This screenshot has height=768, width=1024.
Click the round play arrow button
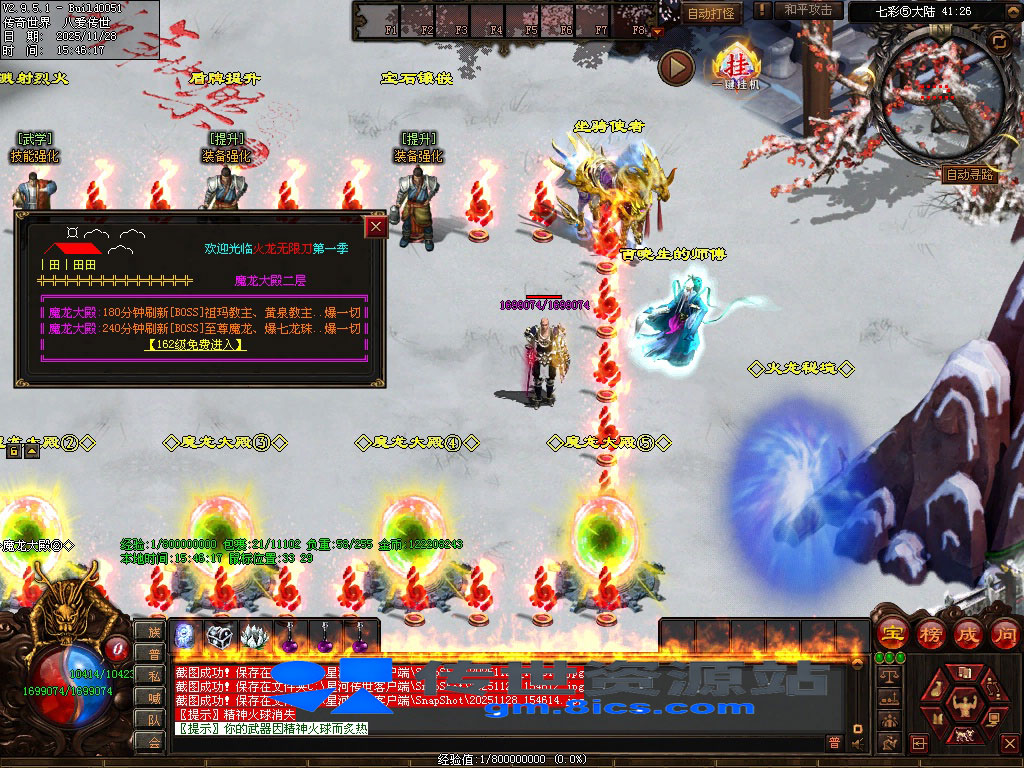[x=676, y=67]
